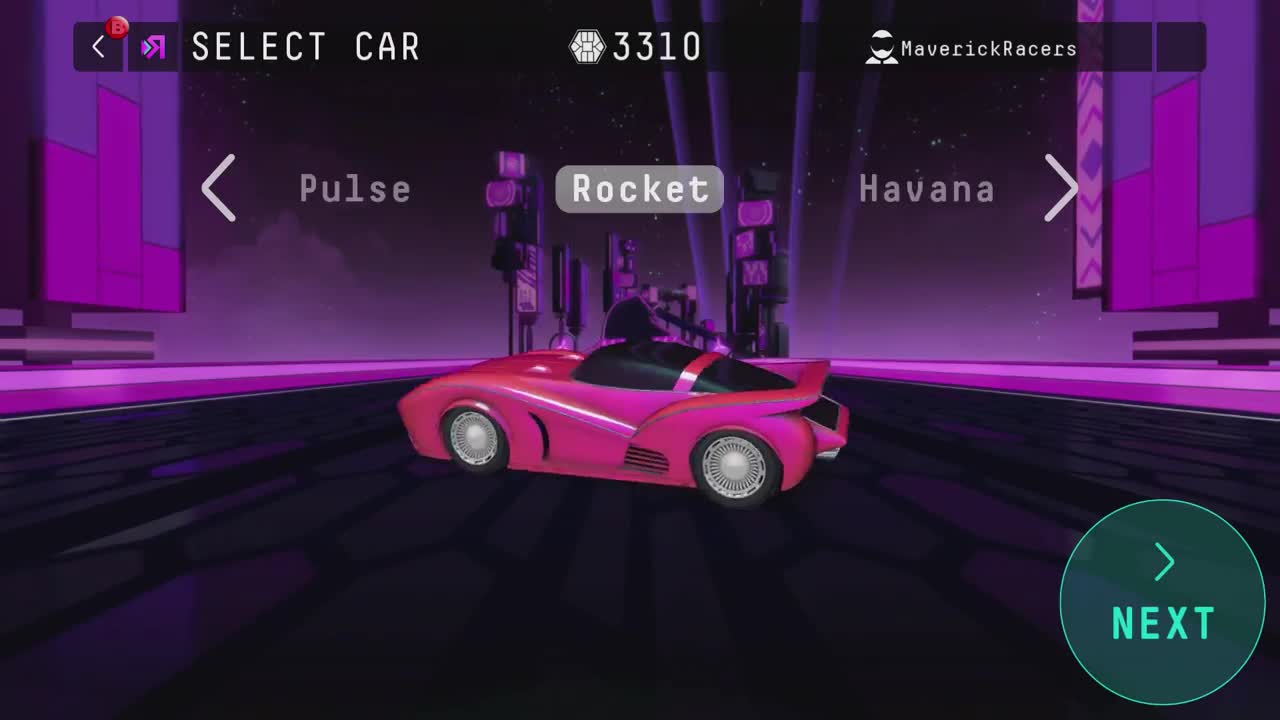Browse to Havana using the right chevron
1280x720 pixels.
pyautogui.click(x=1062, y=189)
